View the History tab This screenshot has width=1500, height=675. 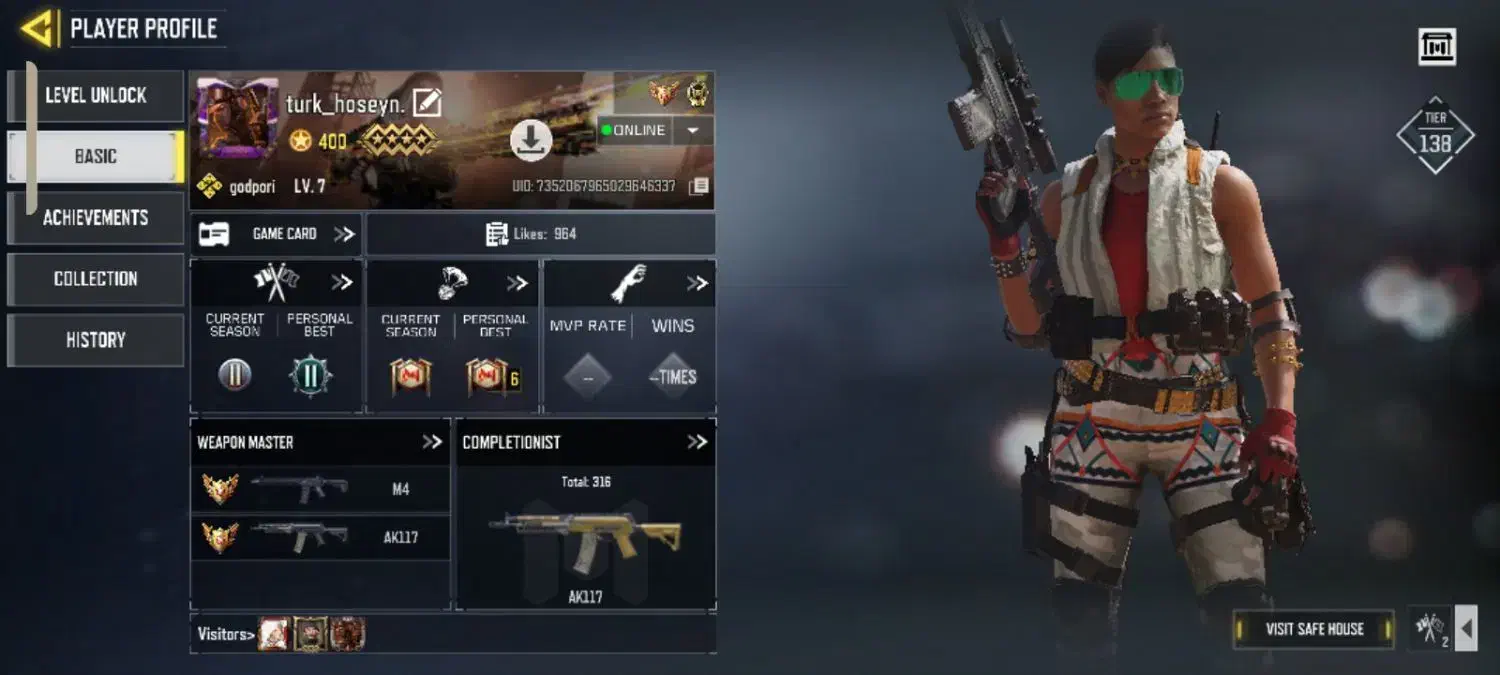click(x=95, y=340)
